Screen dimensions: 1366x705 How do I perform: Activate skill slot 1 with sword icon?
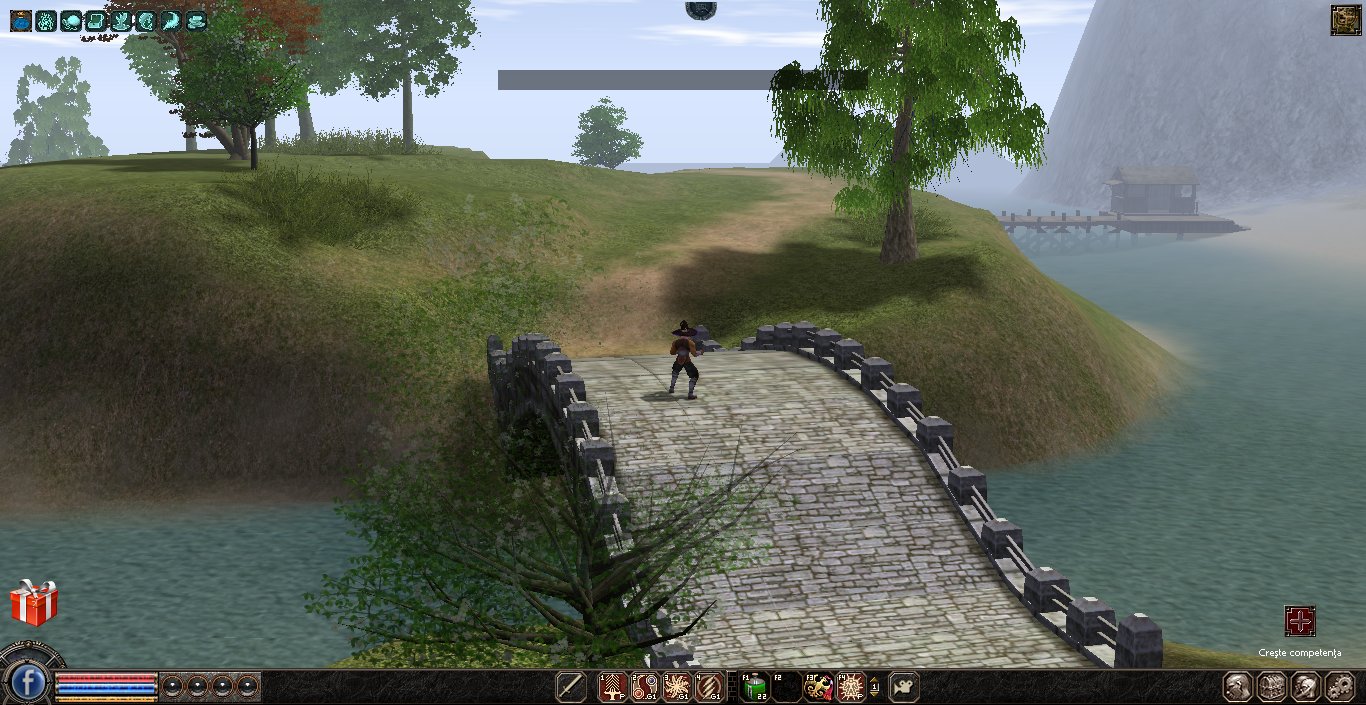pos(611,687)
